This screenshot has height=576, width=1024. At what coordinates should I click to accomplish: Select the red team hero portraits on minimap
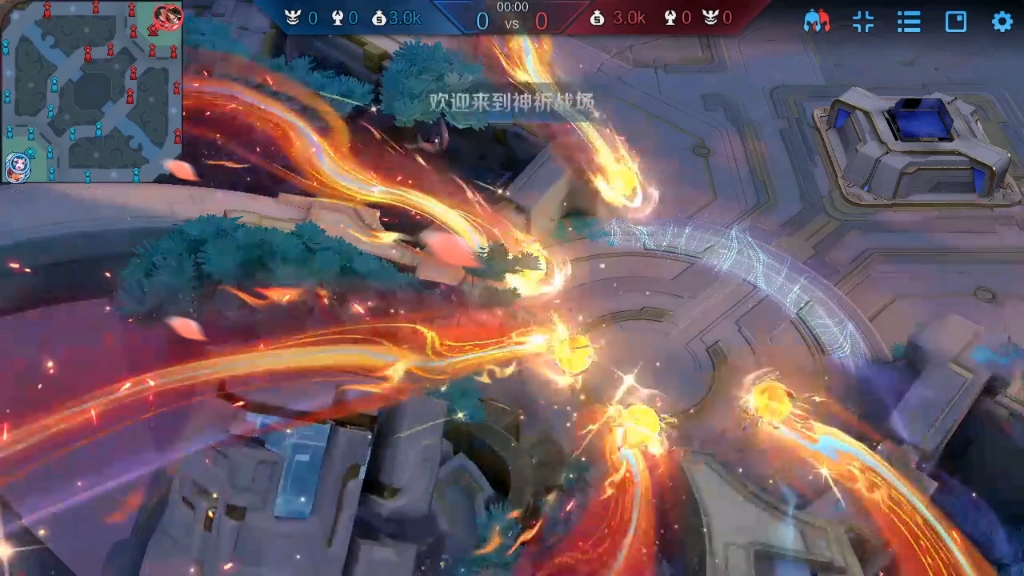coord(167,17)
